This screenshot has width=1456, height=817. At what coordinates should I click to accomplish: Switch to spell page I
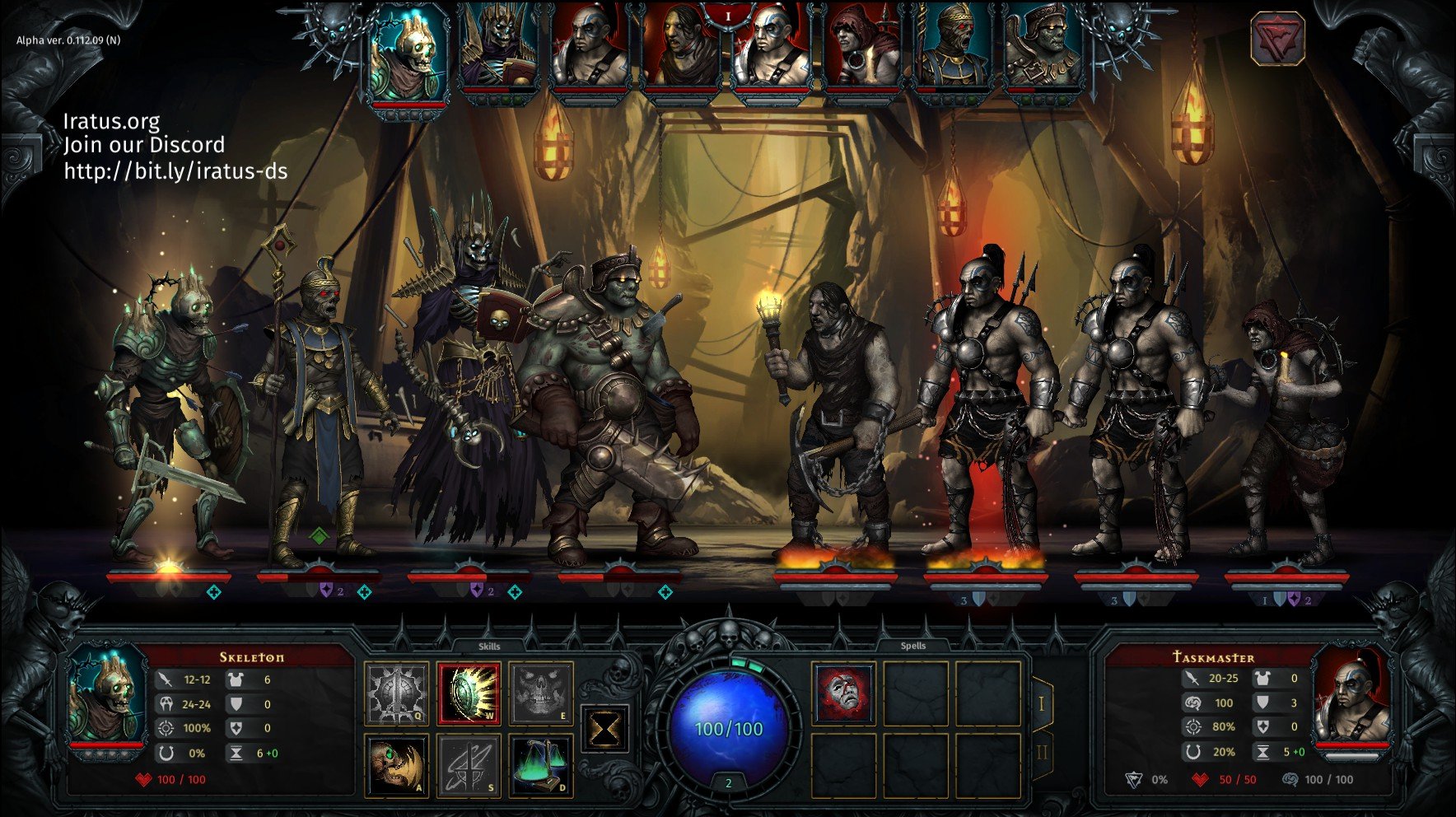point(1042,704)
